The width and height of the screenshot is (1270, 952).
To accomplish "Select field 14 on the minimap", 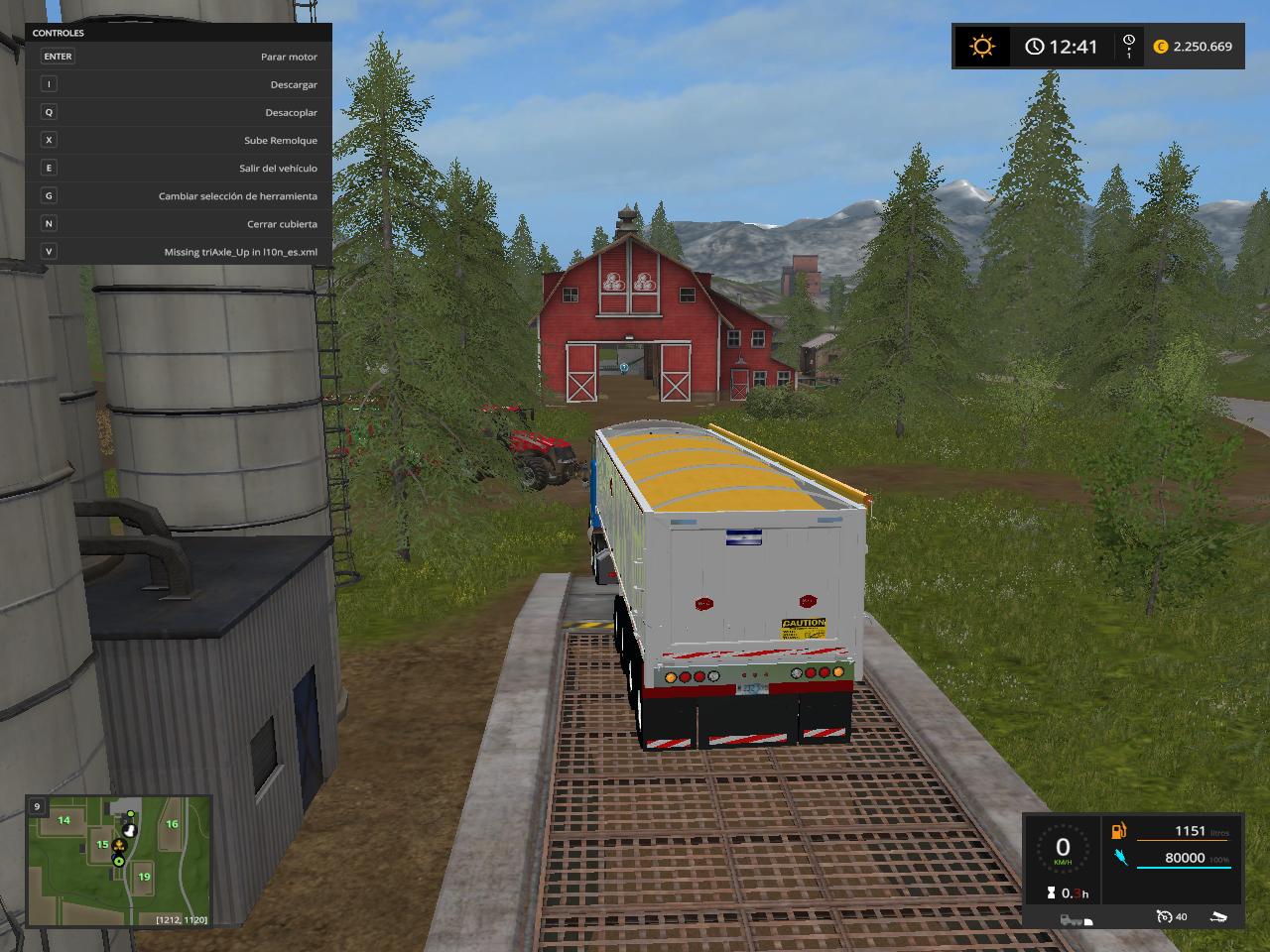I will 63,820.
